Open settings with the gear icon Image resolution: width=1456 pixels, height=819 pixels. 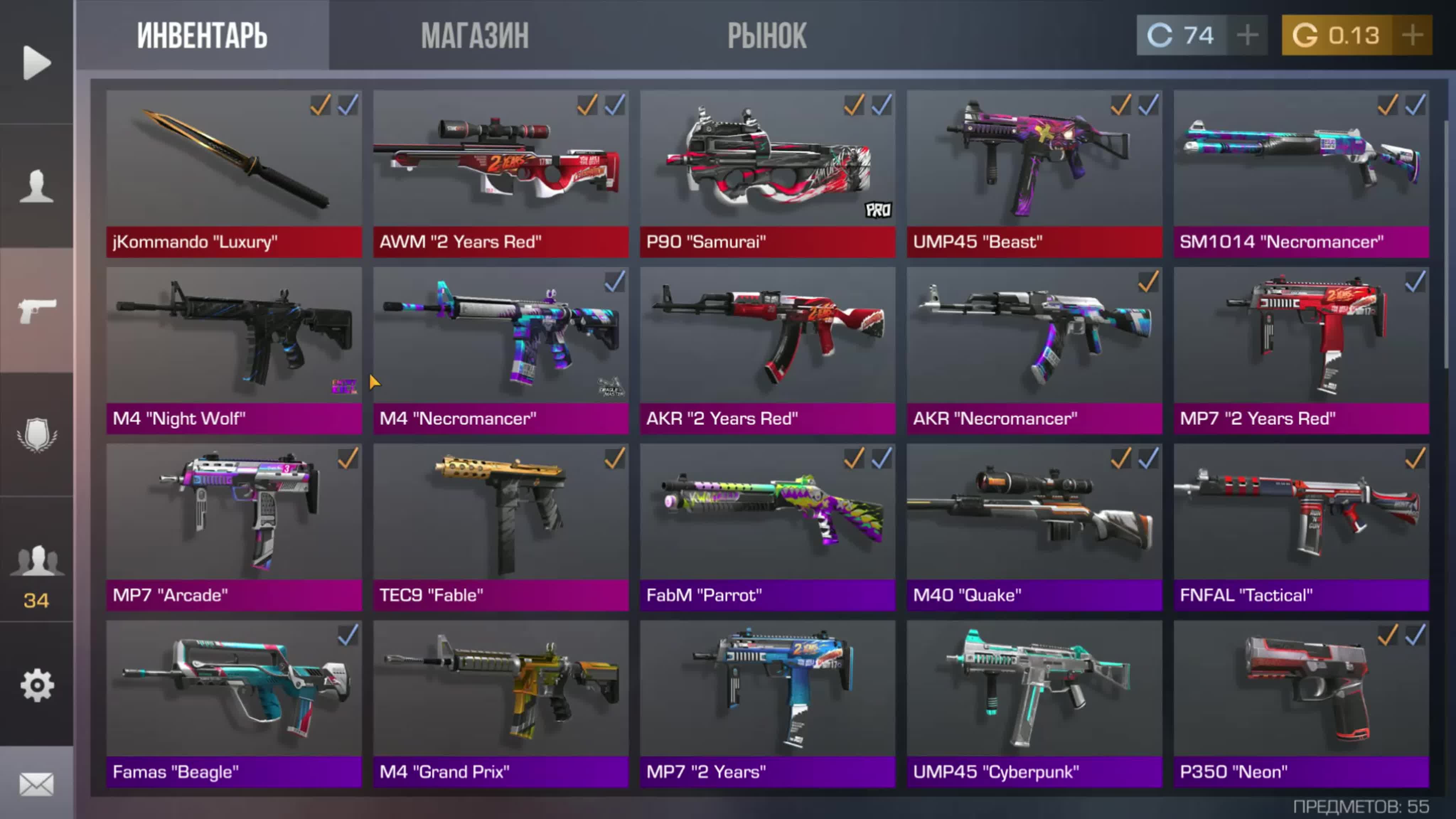click(x=37, y=685)
